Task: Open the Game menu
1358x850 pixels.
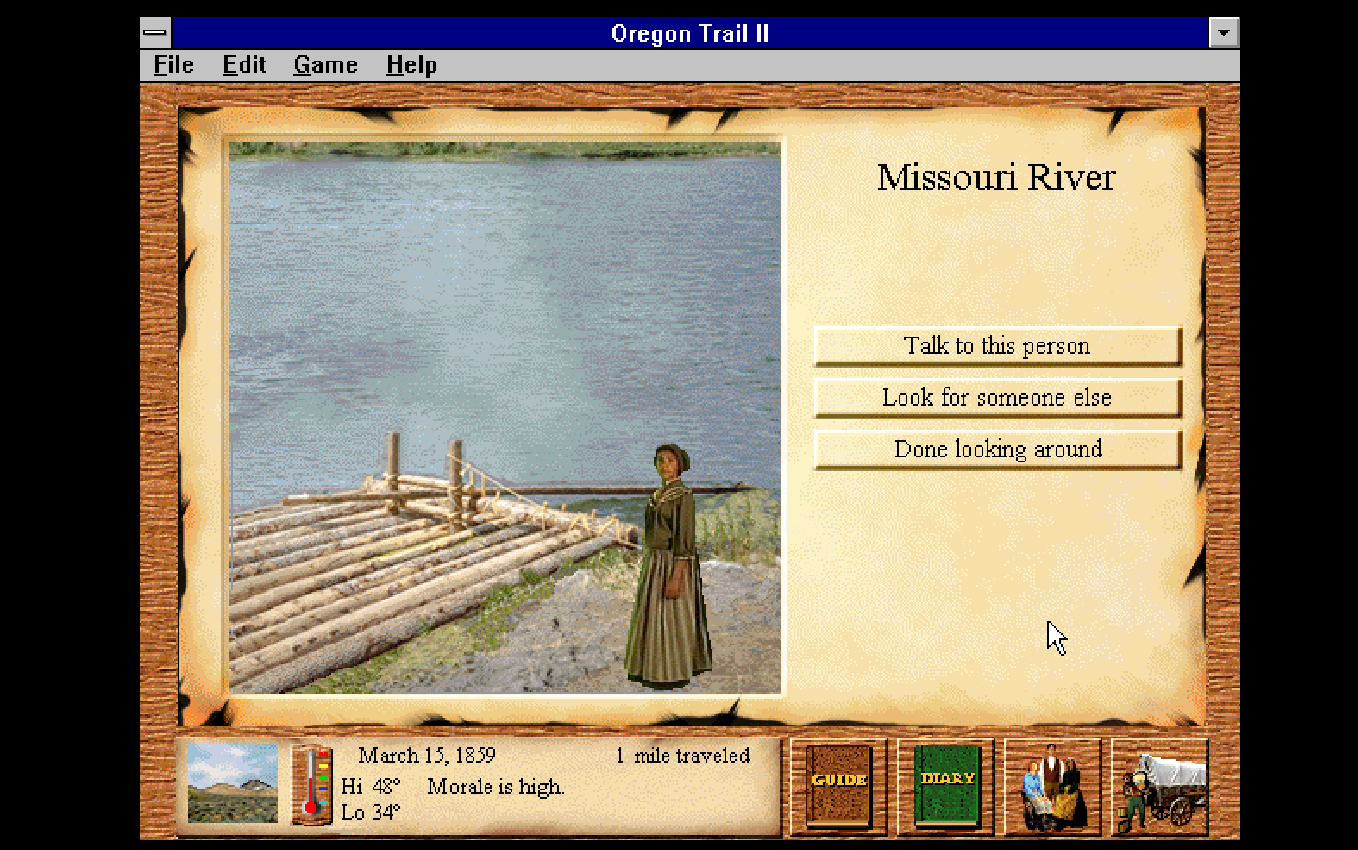Action: pos(325,65)
